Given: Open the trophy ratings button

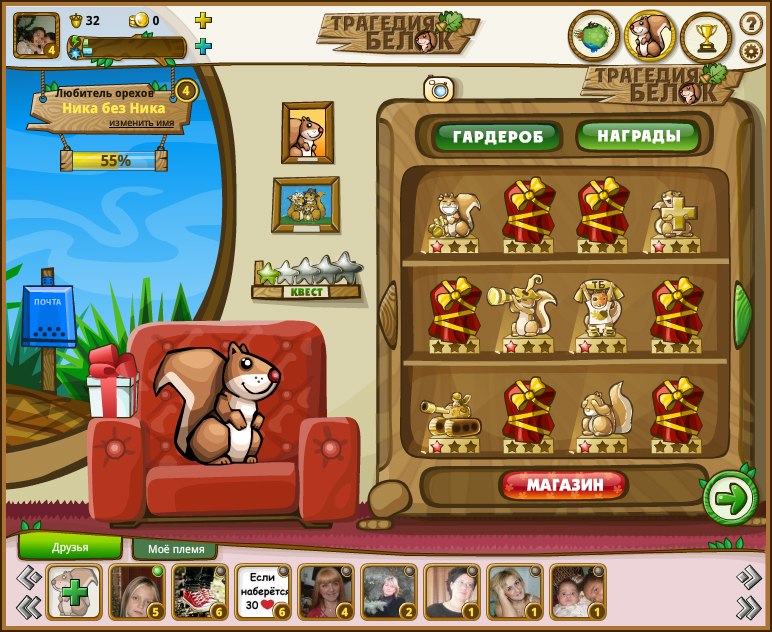Looking at the screenshot, I should (x=707, y=37).
